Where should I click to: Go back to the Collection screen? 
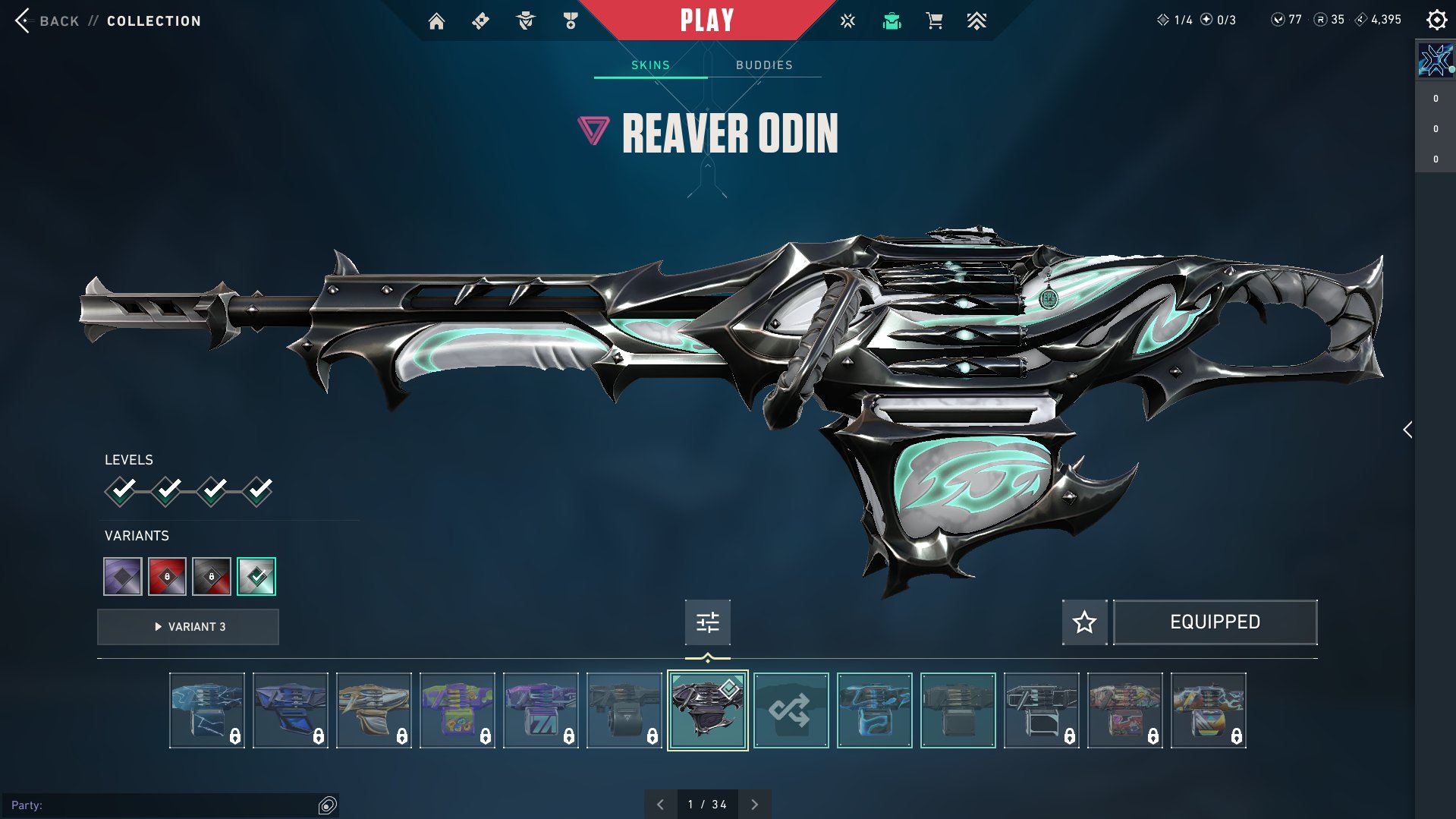pyautogui.click(x=46, y=20)
